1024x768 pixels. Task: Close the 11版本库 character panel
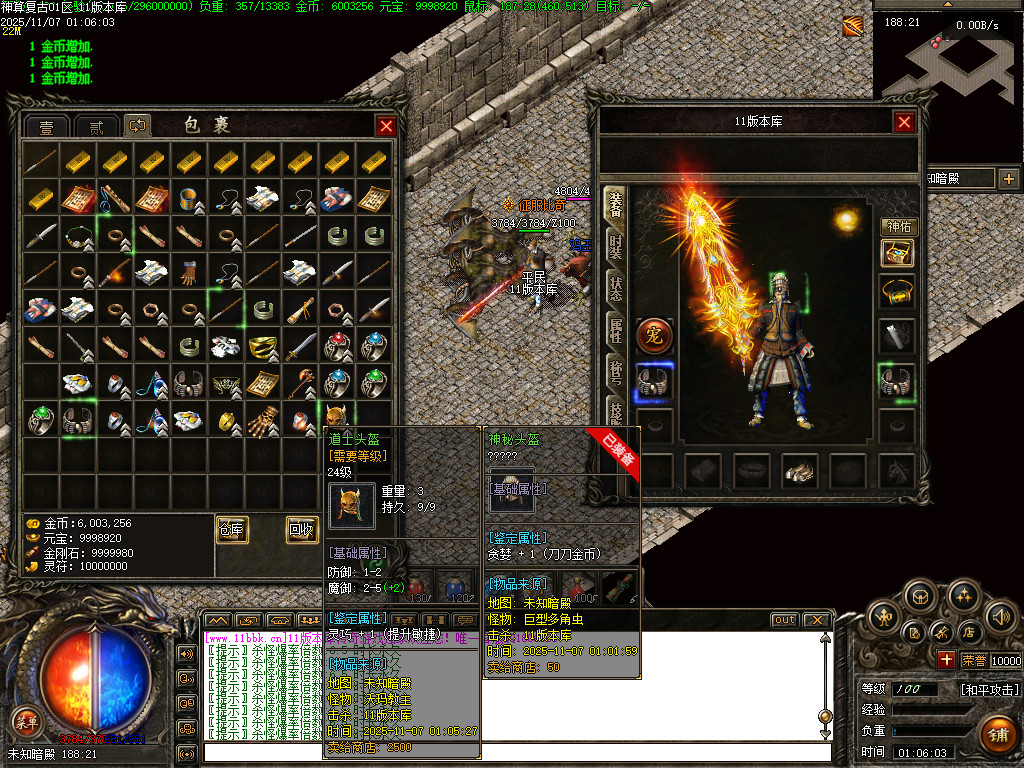(904, 122)
